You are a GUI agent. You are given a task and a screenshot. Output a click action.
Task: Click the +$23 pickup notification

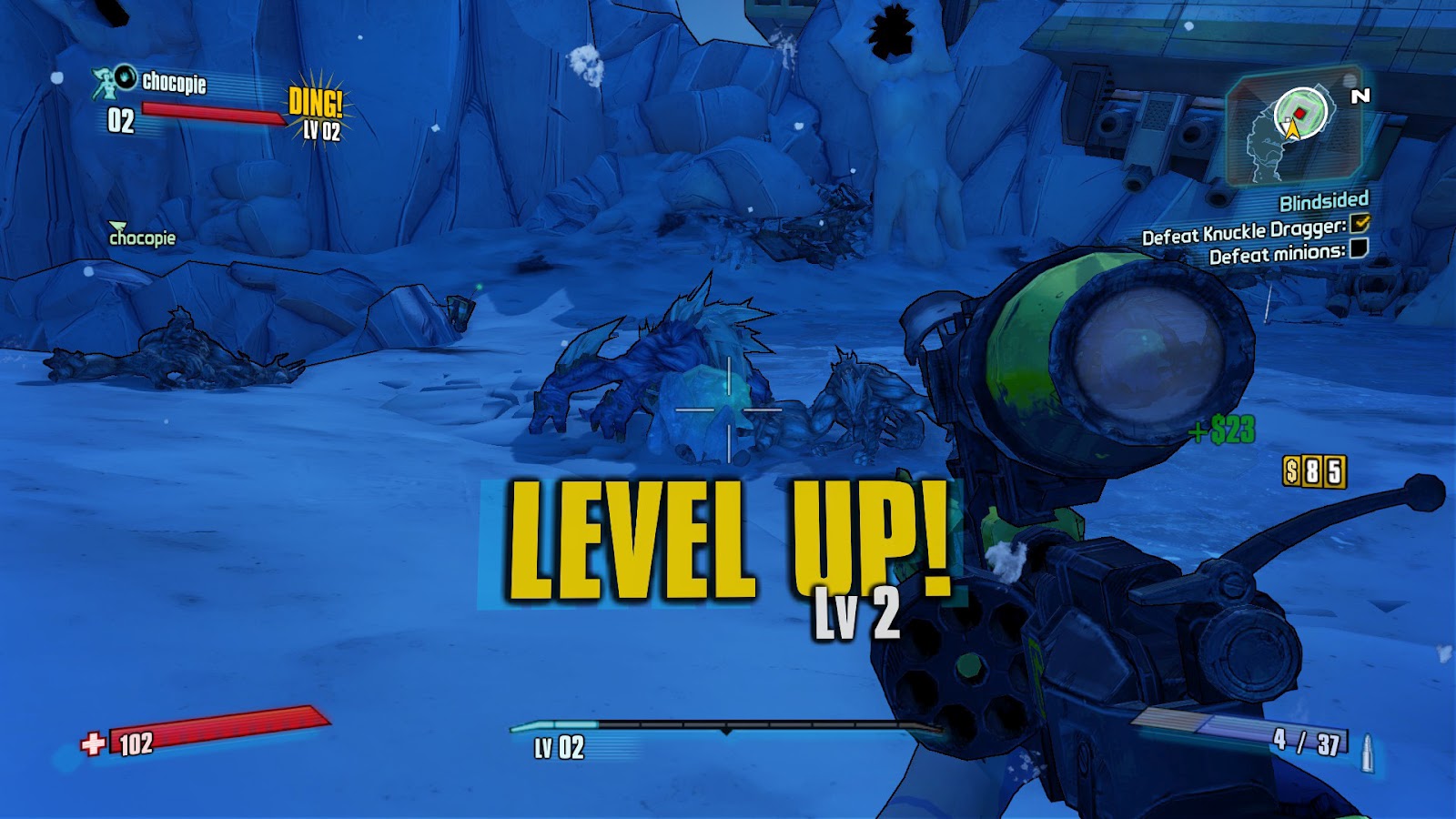coord(1220,429)
